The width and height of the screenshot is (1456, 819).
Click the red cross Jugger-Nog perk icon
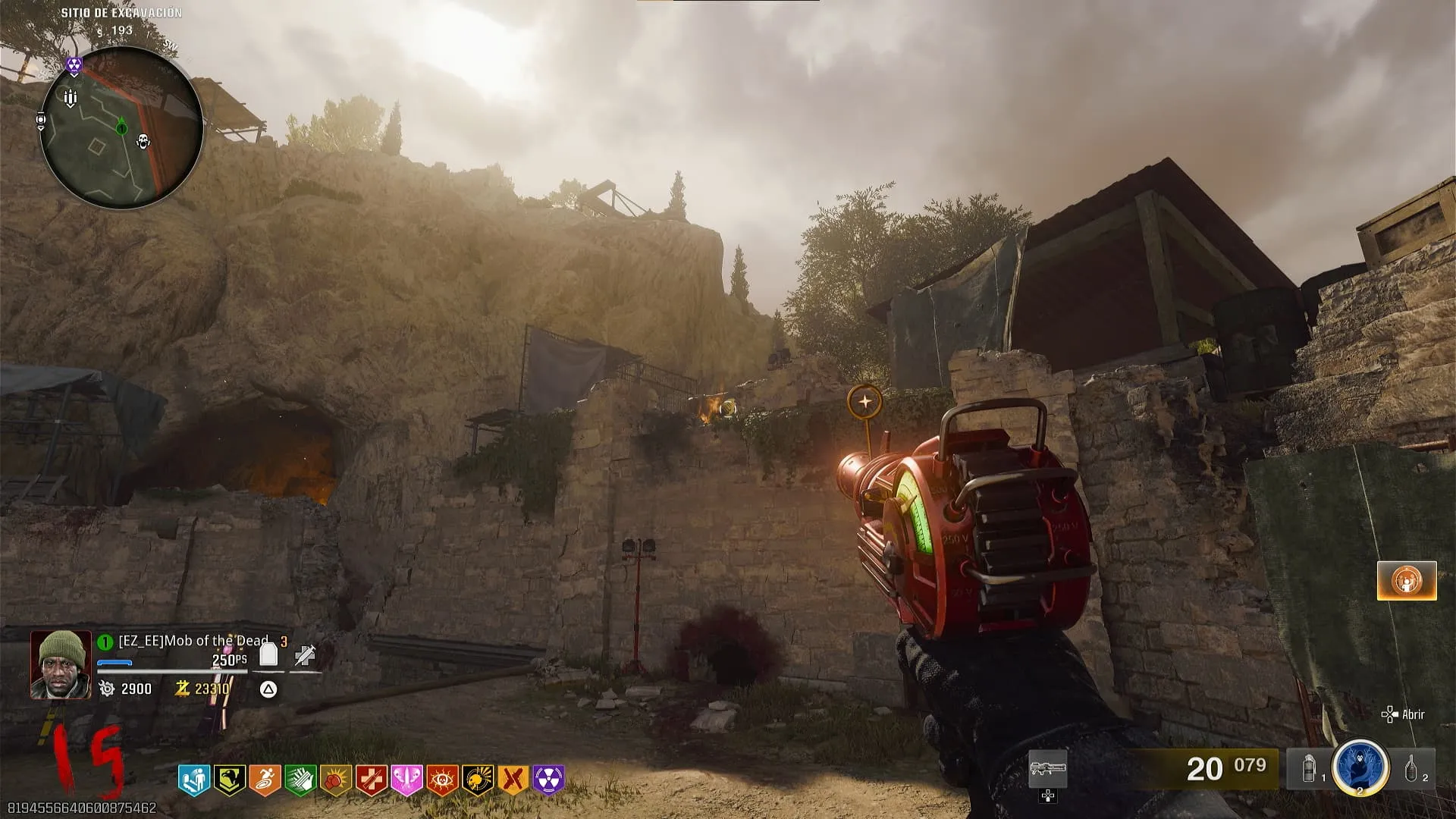(372, 780)
